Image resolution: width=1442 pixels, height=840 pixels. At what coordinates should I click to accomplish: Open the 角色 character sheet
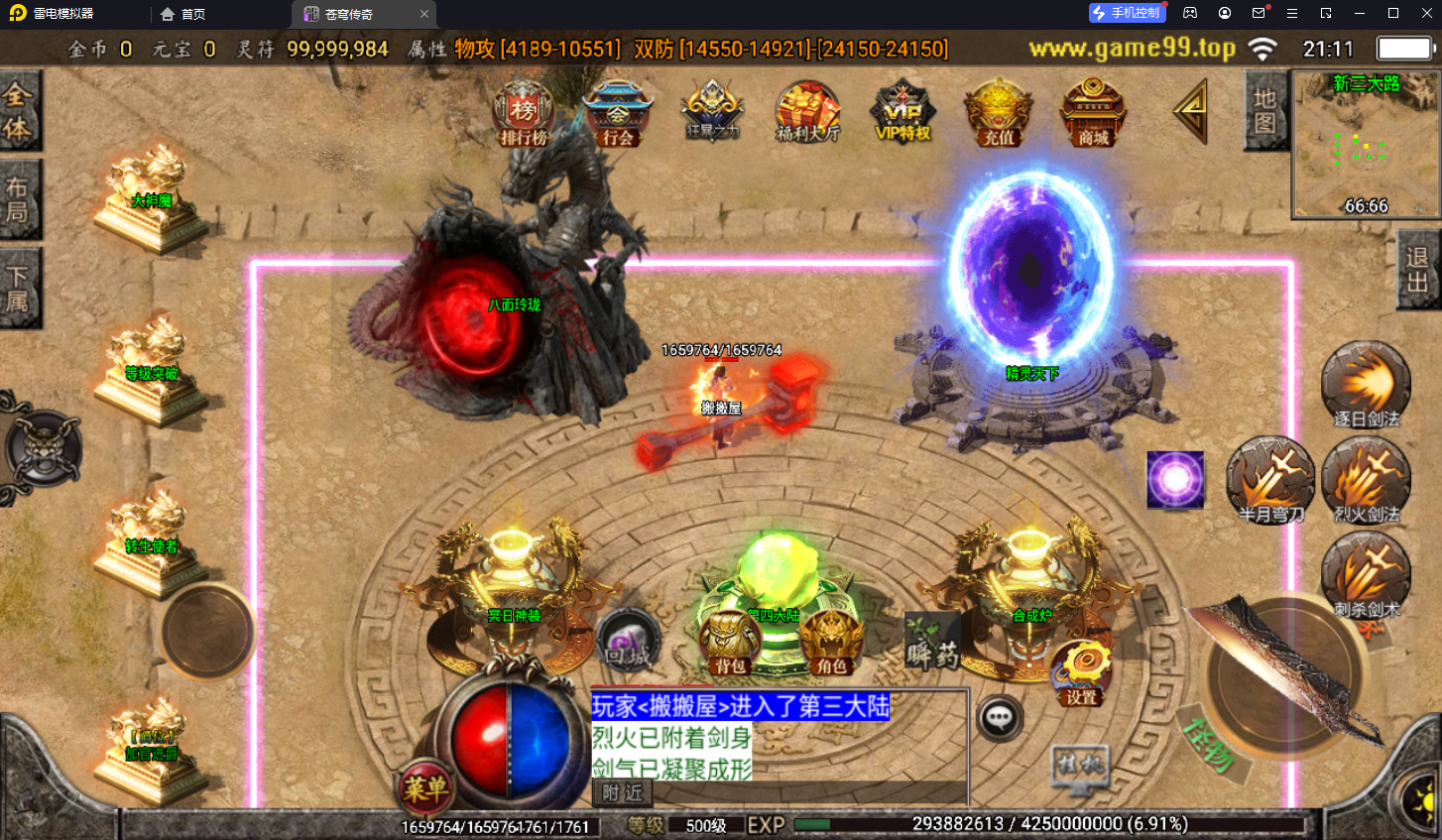point(831,643)
